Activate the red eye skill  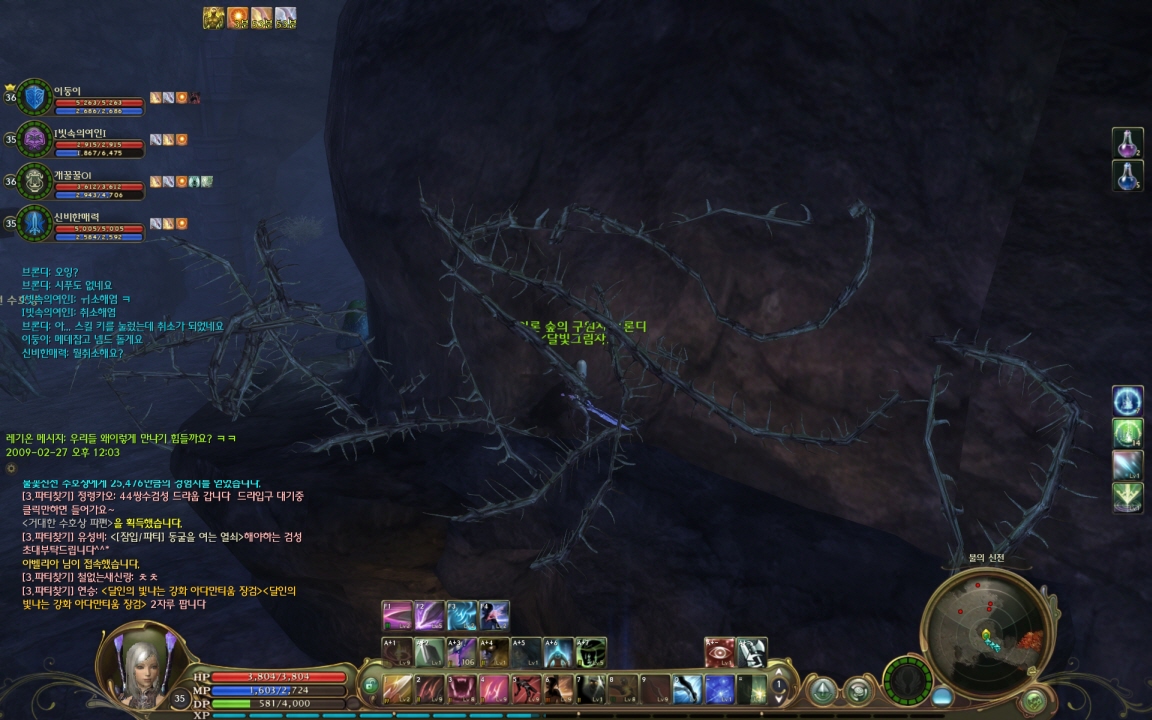tap(719, 652)
